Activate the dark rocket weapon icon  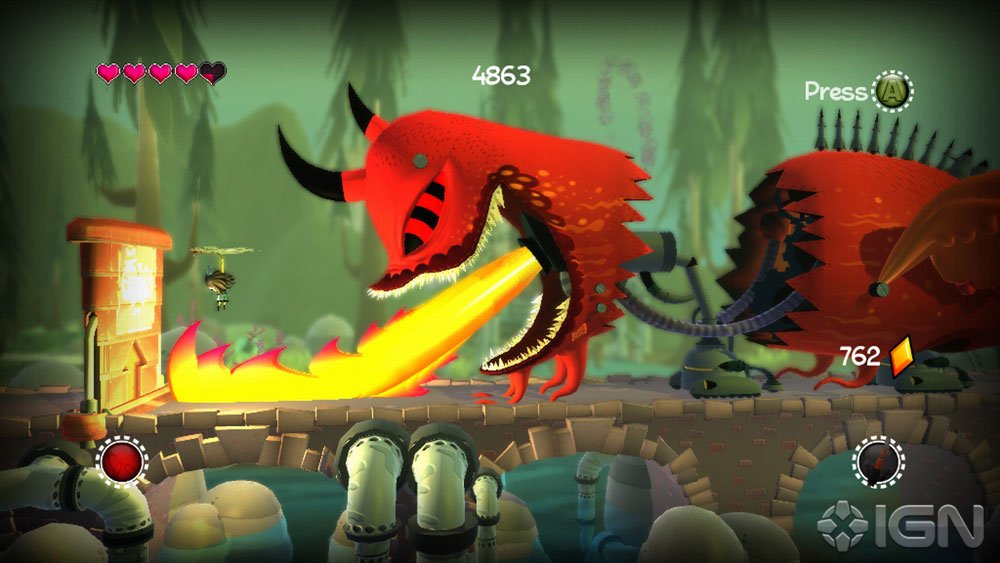[x=879, y=463]
